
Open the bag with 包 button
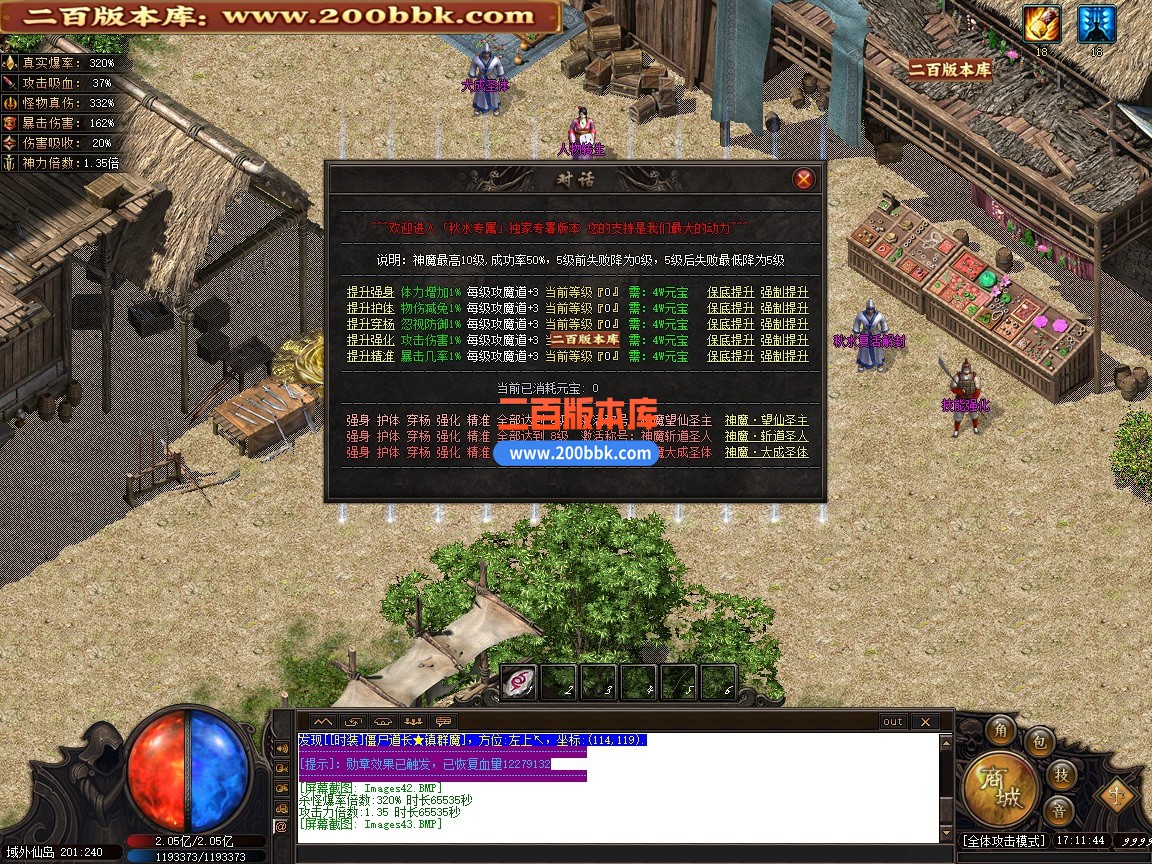1040,742
